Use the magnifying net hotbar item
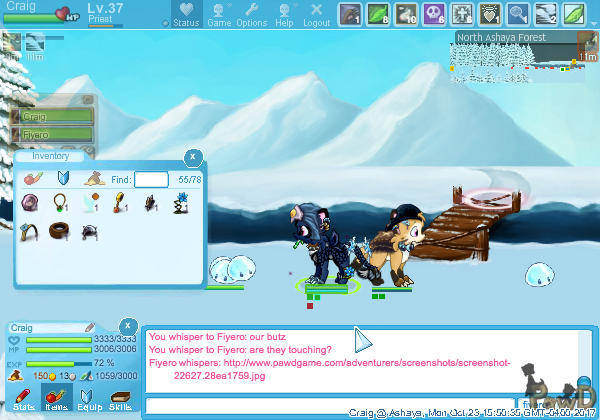This screenshot has height=420, width=600. (517, 14)
